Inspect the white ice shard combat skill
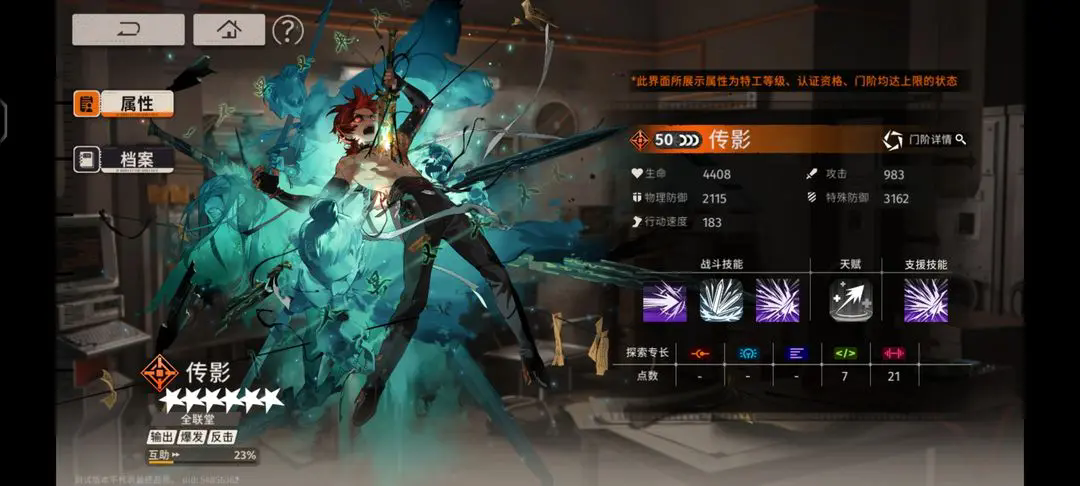This screenshot has height=486, width=1080. (720, 300)
